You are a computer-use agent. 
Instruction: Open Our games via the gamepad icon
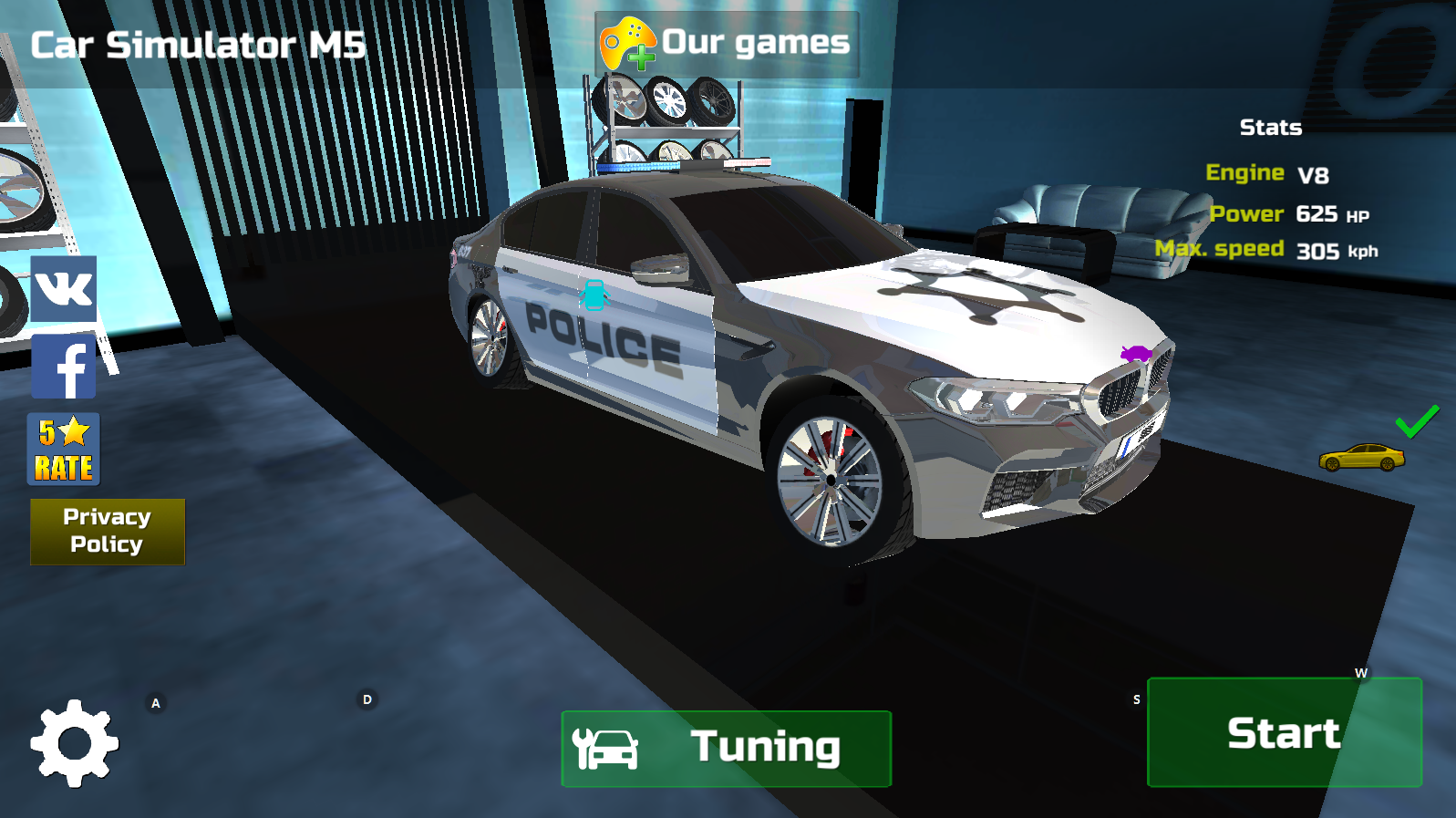pos(627,41)
